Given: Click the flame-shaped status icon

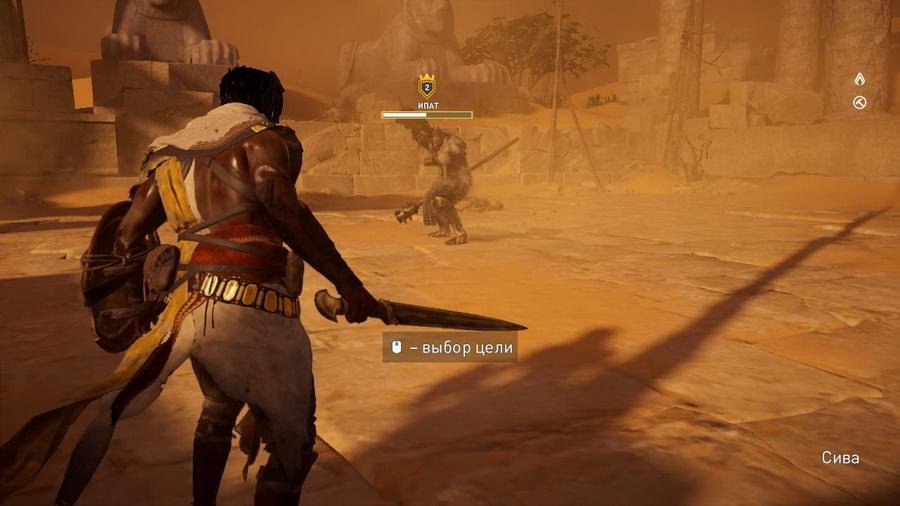Looking at the screenshot, I should click(x=859, y=79).
